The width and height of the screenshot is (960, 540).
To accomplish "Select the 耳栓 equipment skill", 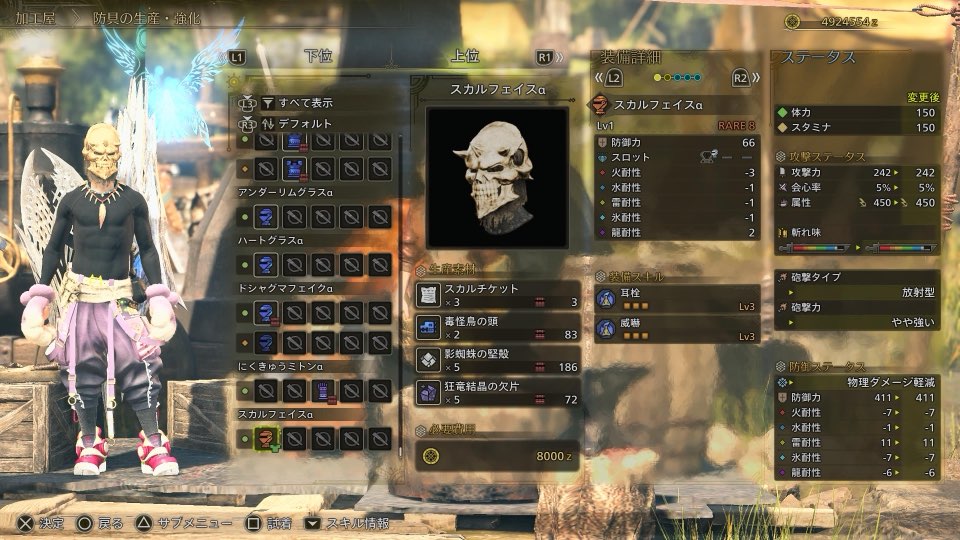I will coord(676,299).
